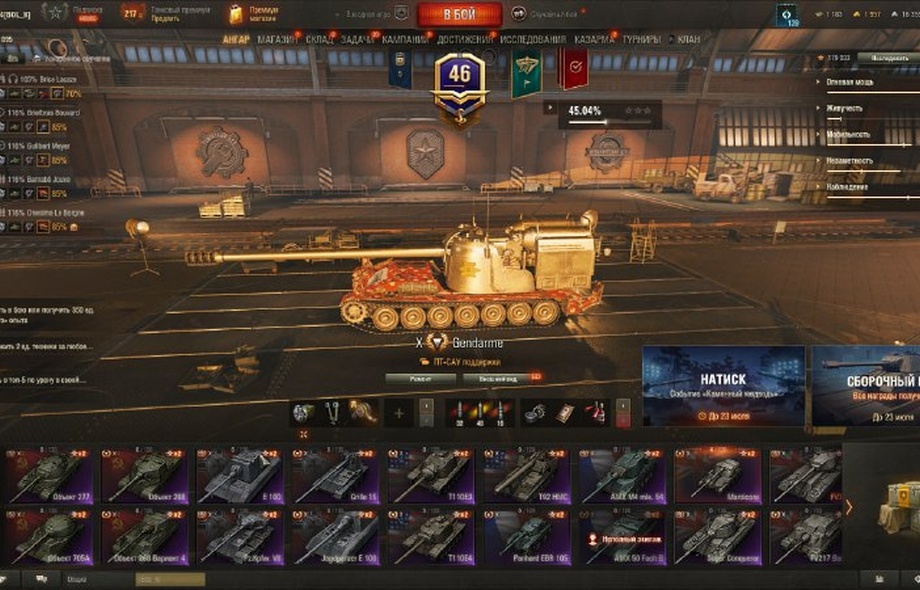Click the «Ремонт» repair button
The height and width of the screenshot is (590, 920).
(420, 379)
